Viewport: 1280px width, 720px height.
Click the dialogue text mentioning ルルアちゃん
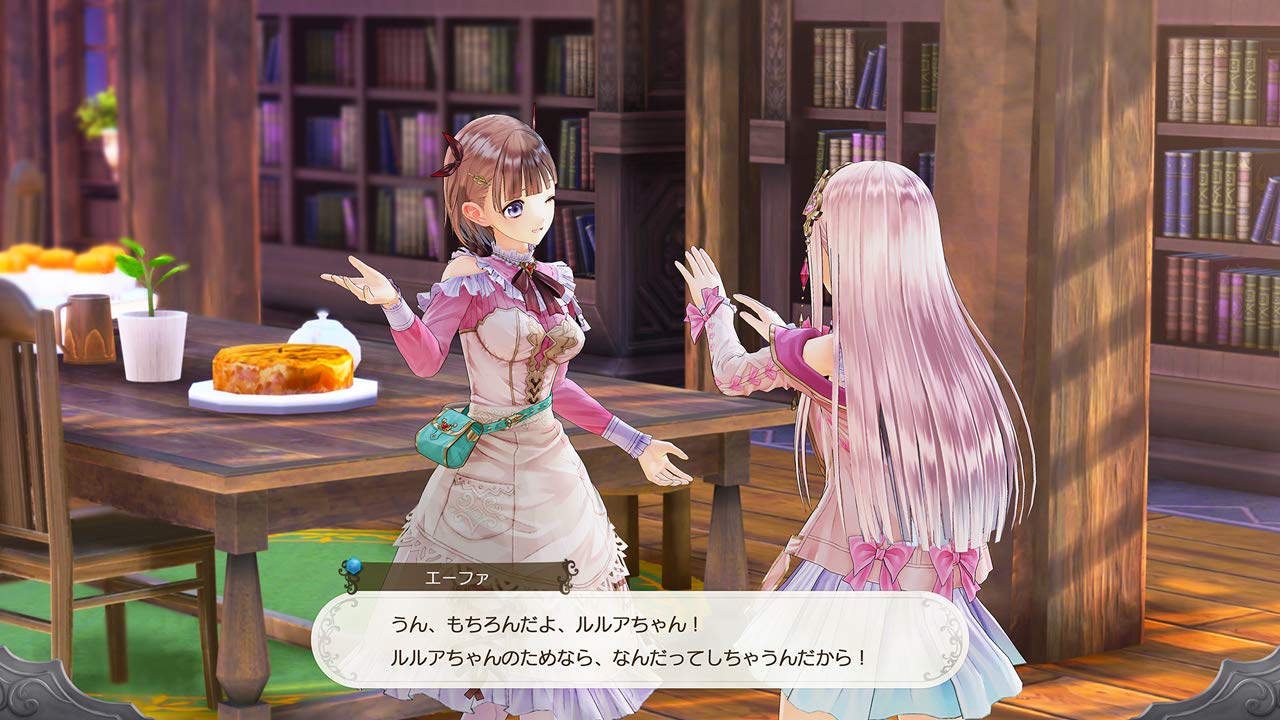click(x=560, y=622)
